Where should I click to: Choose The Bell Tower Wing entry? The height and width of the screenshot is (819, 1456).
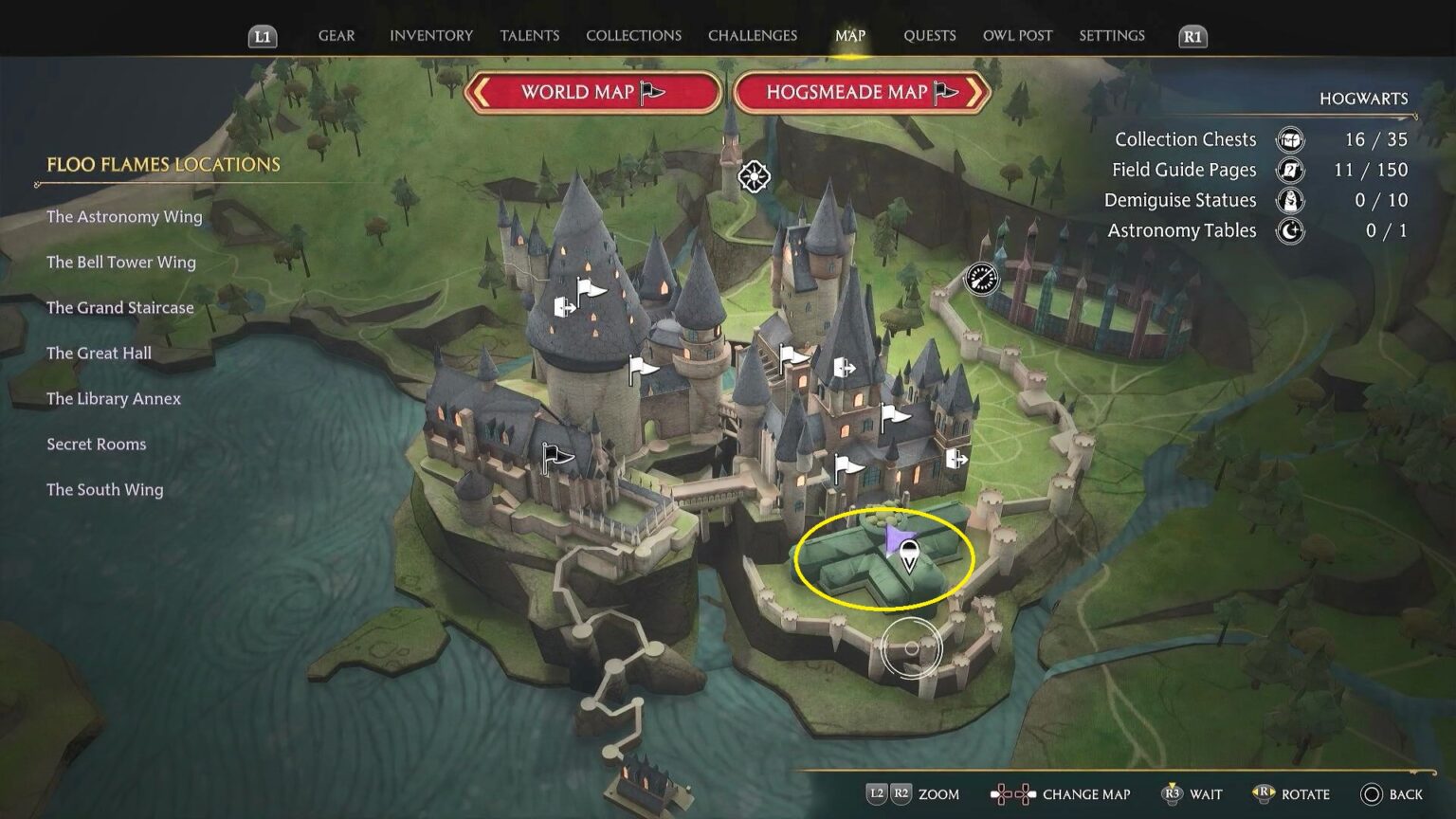[121, 263]
